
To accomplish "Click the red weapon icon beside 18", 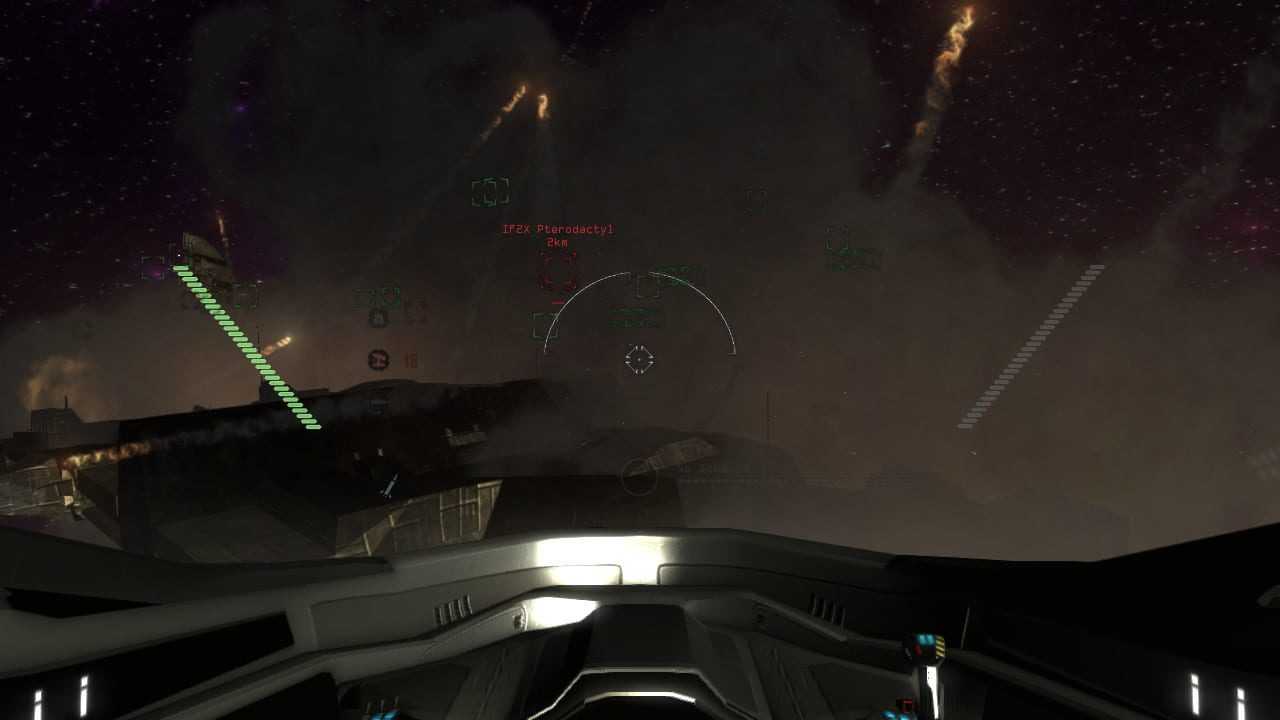I will pyautogui.click(x=378, y=360).
